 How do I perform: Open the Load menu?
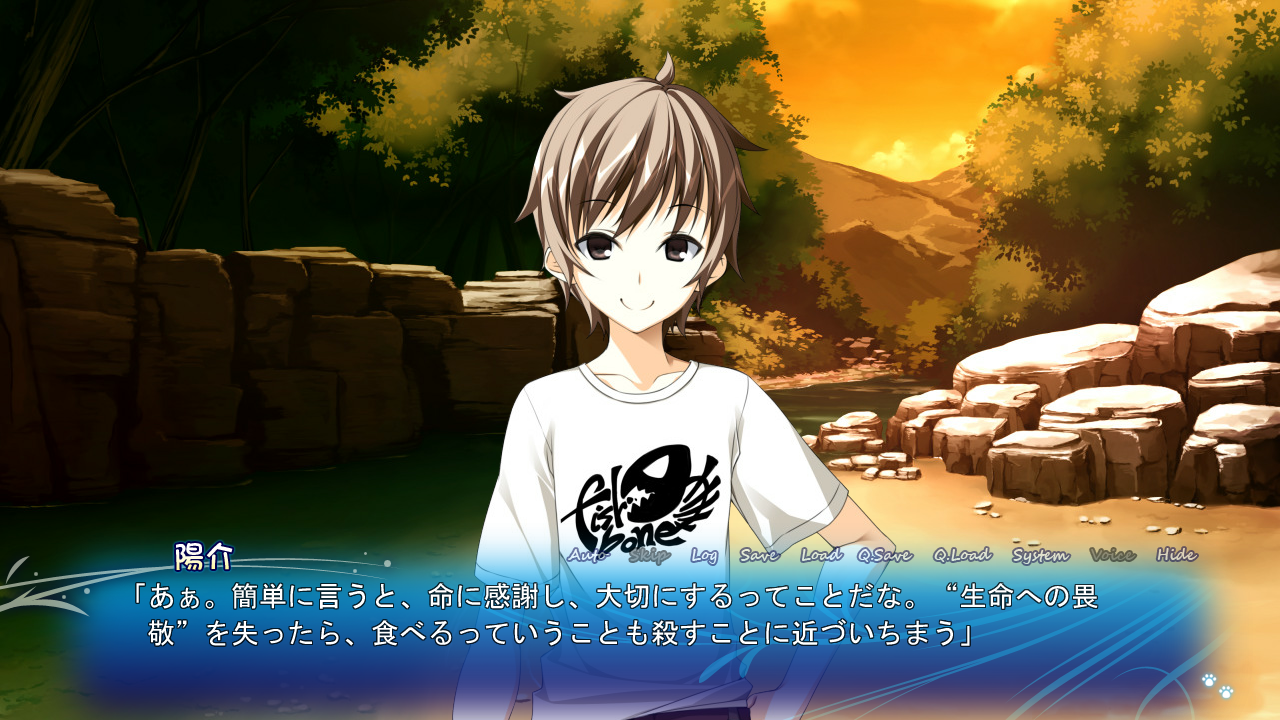pyautogui.click(x=821, y=555)
